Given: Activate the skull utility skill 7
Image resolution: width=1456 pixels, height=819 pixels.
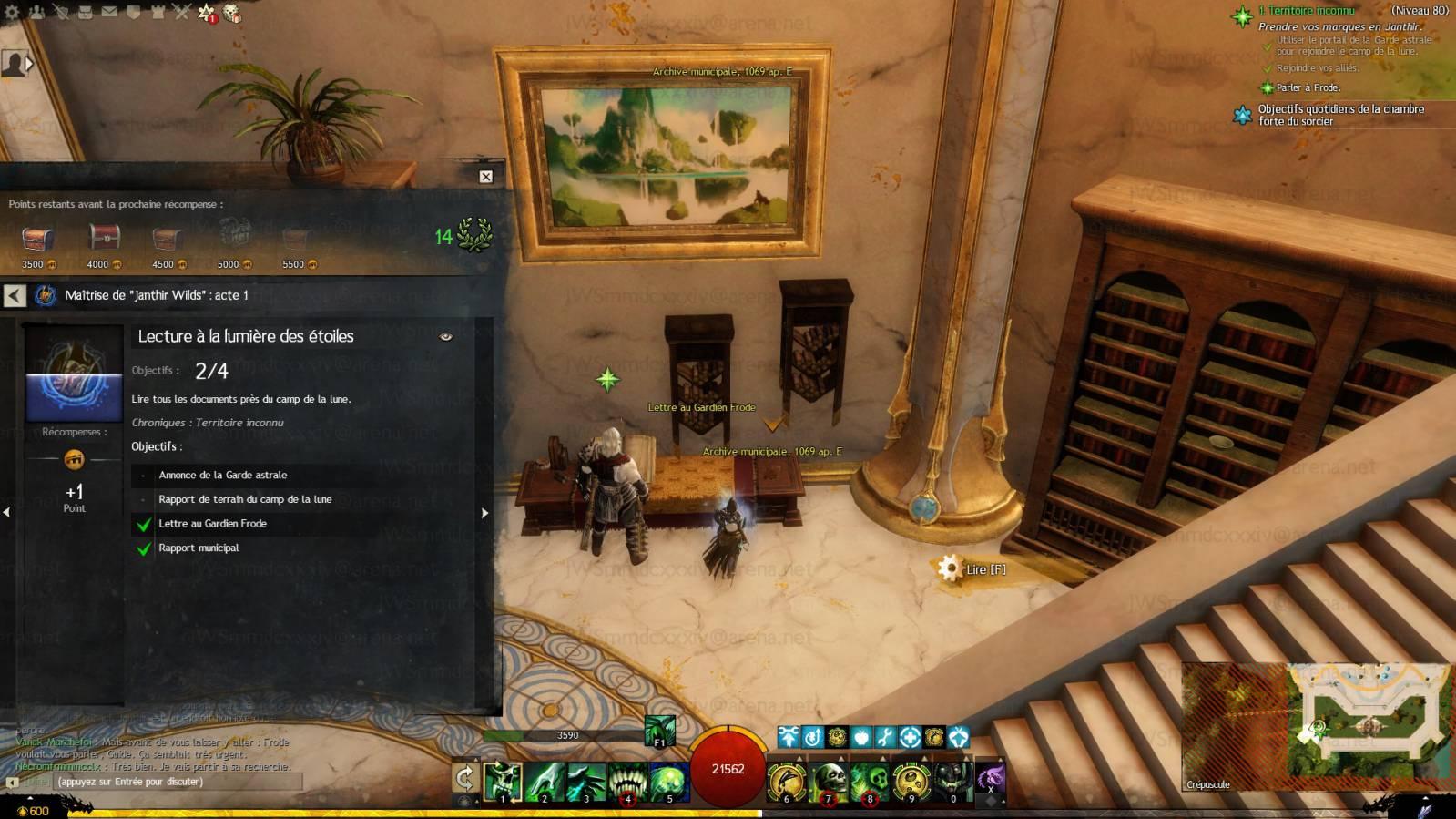Looking at the screenshot, I should point(829,783).
